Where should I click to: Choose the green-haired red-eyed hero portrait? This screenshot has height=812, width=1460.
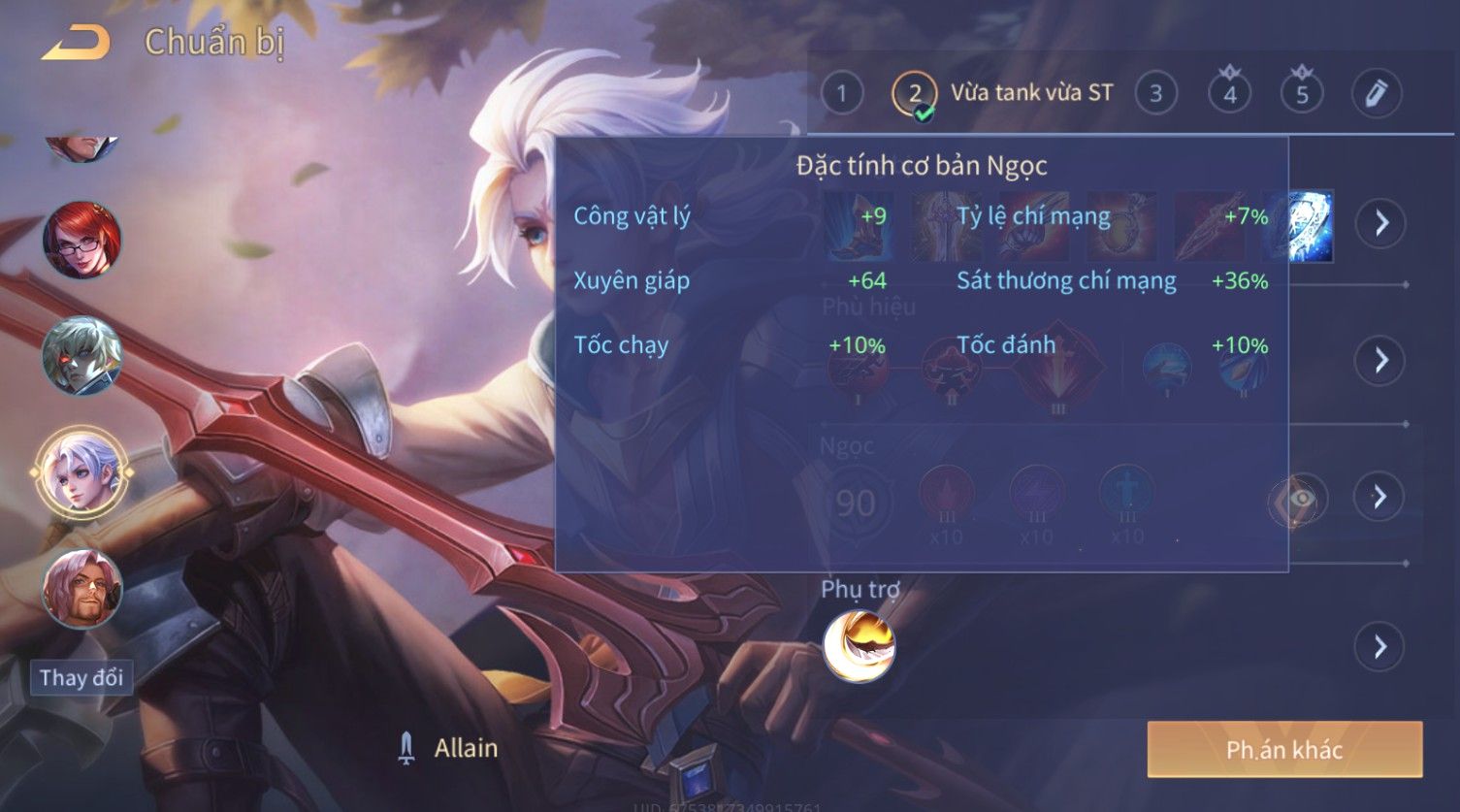tap(82, 356)
